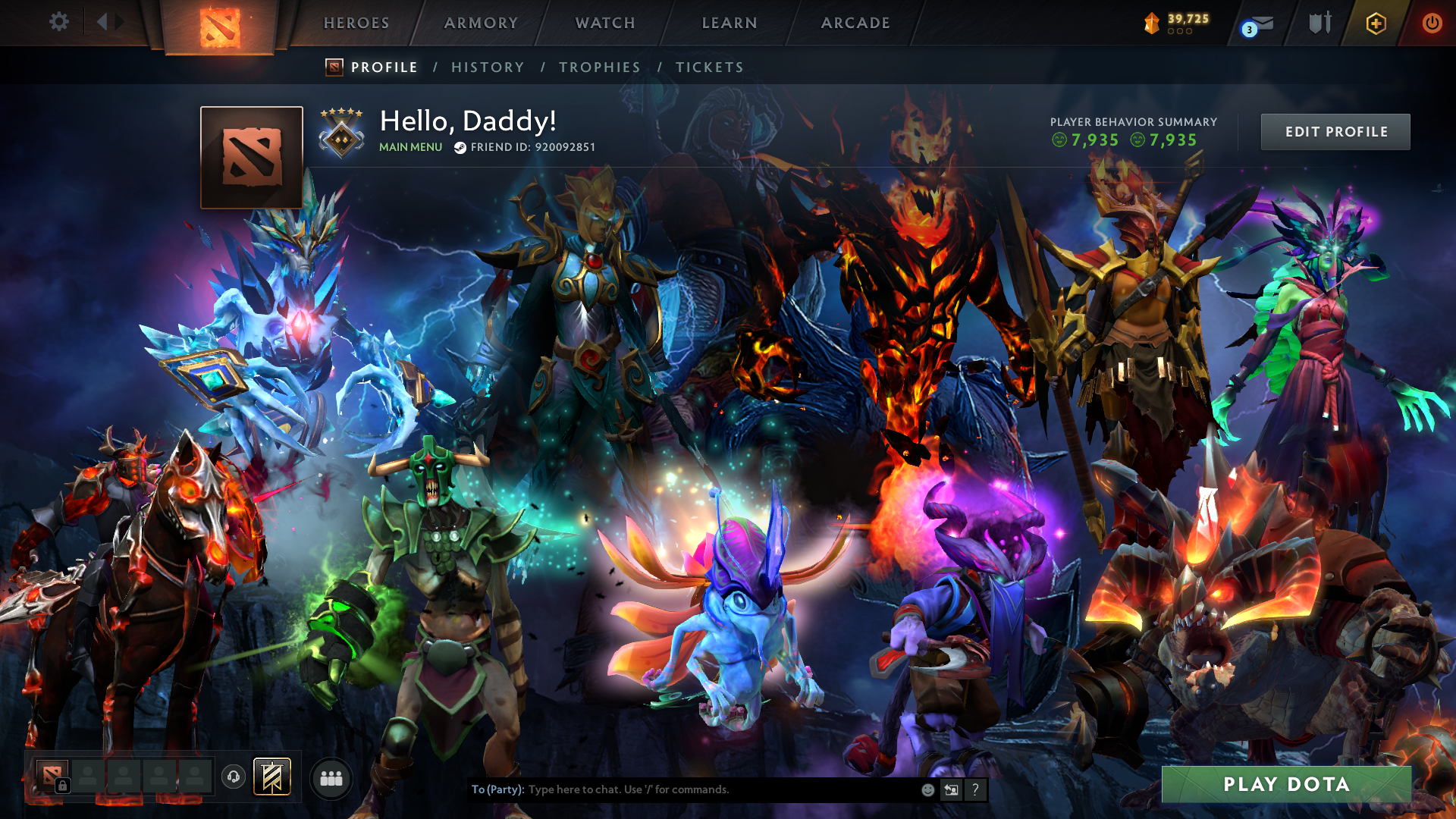Open the MAIN MENU rank dropdown

[x=410, y=146]
